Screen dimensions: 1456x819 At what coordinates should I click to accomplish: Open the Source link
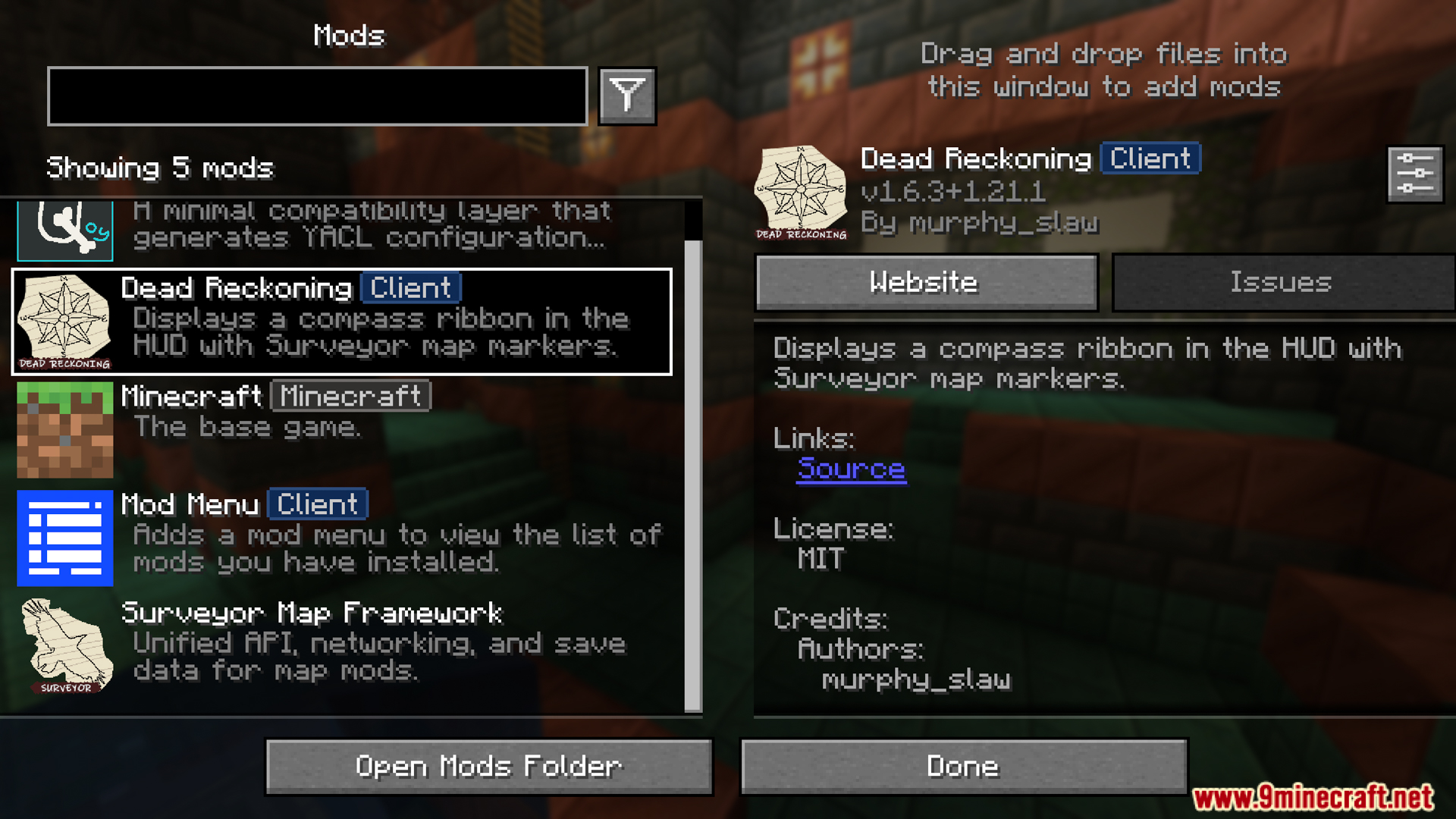pyautogui.click(x=851, y=469)
